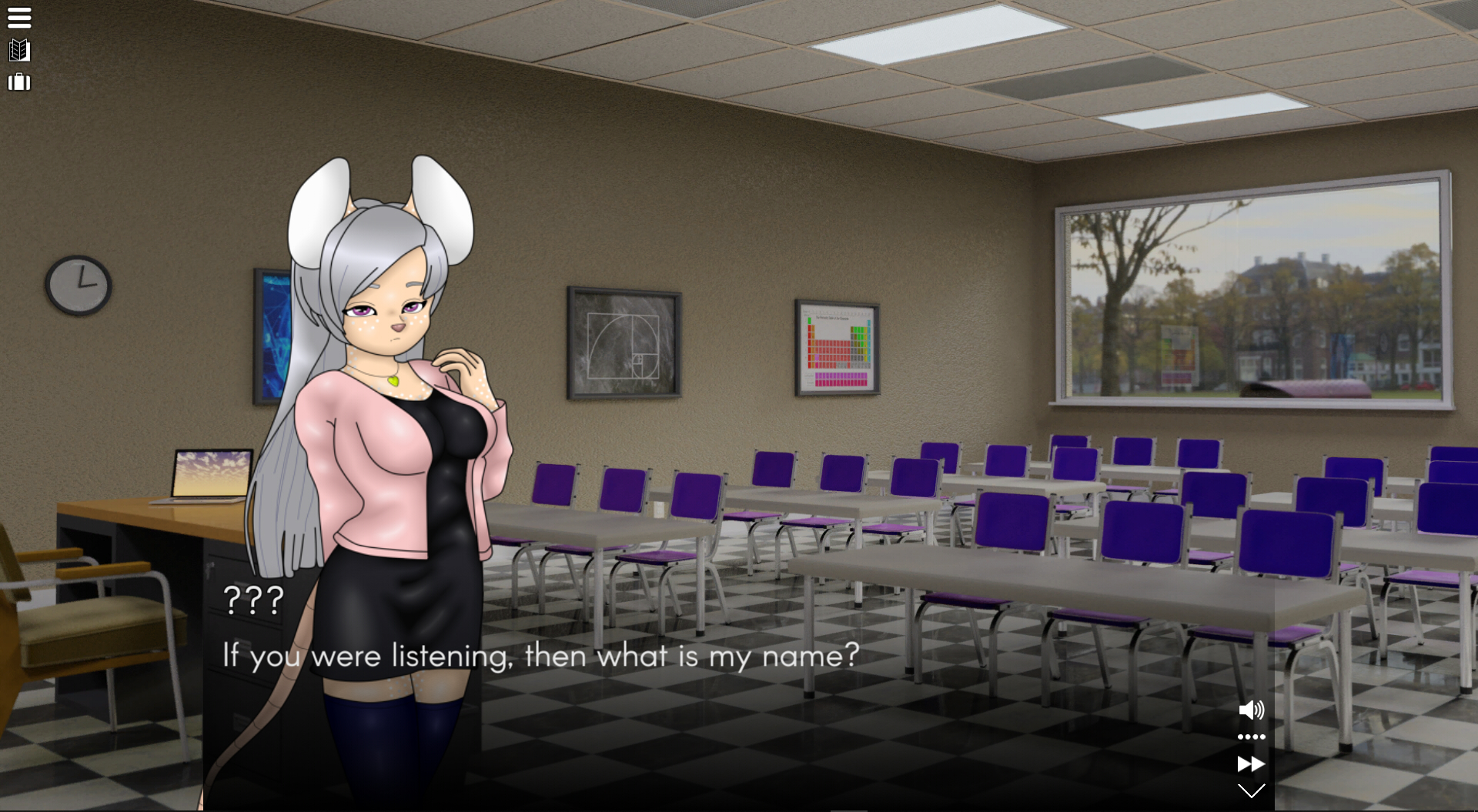Viewport: 1478px width, 812px height.
Task: Toggle the speaker sound icon
Action: coord(1251,710)
